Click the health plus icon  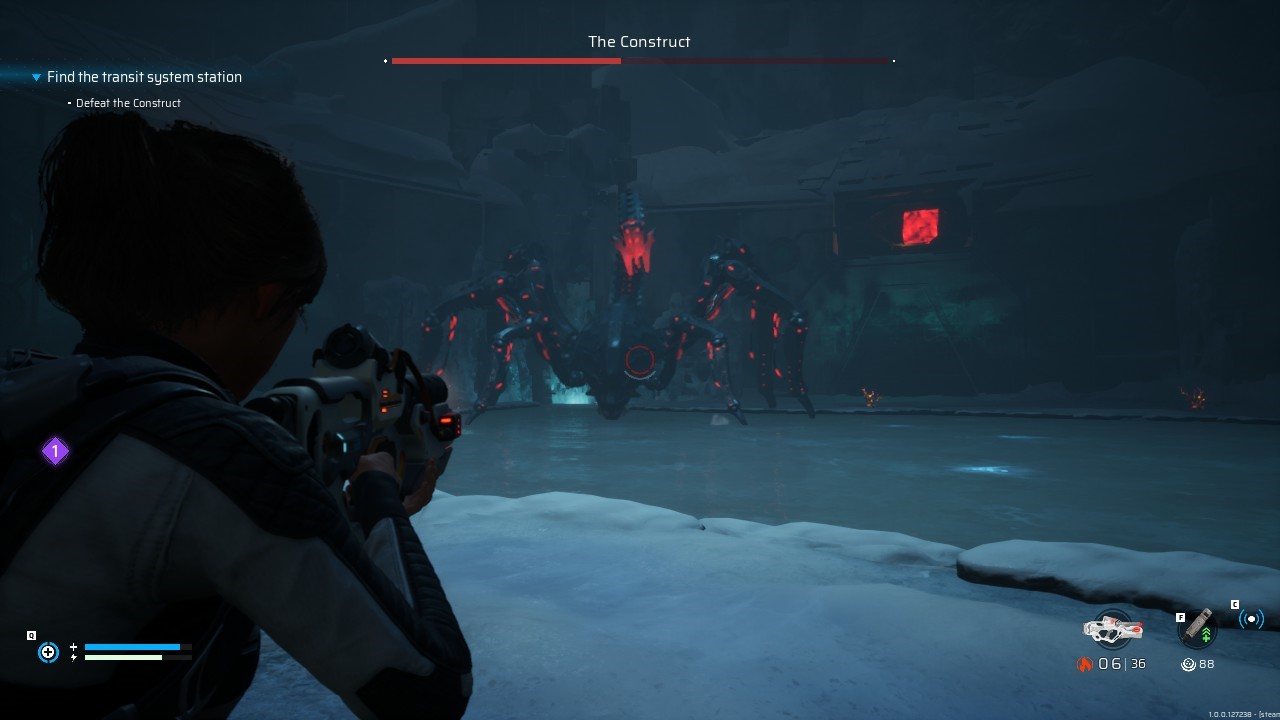(x=73, y=647)
